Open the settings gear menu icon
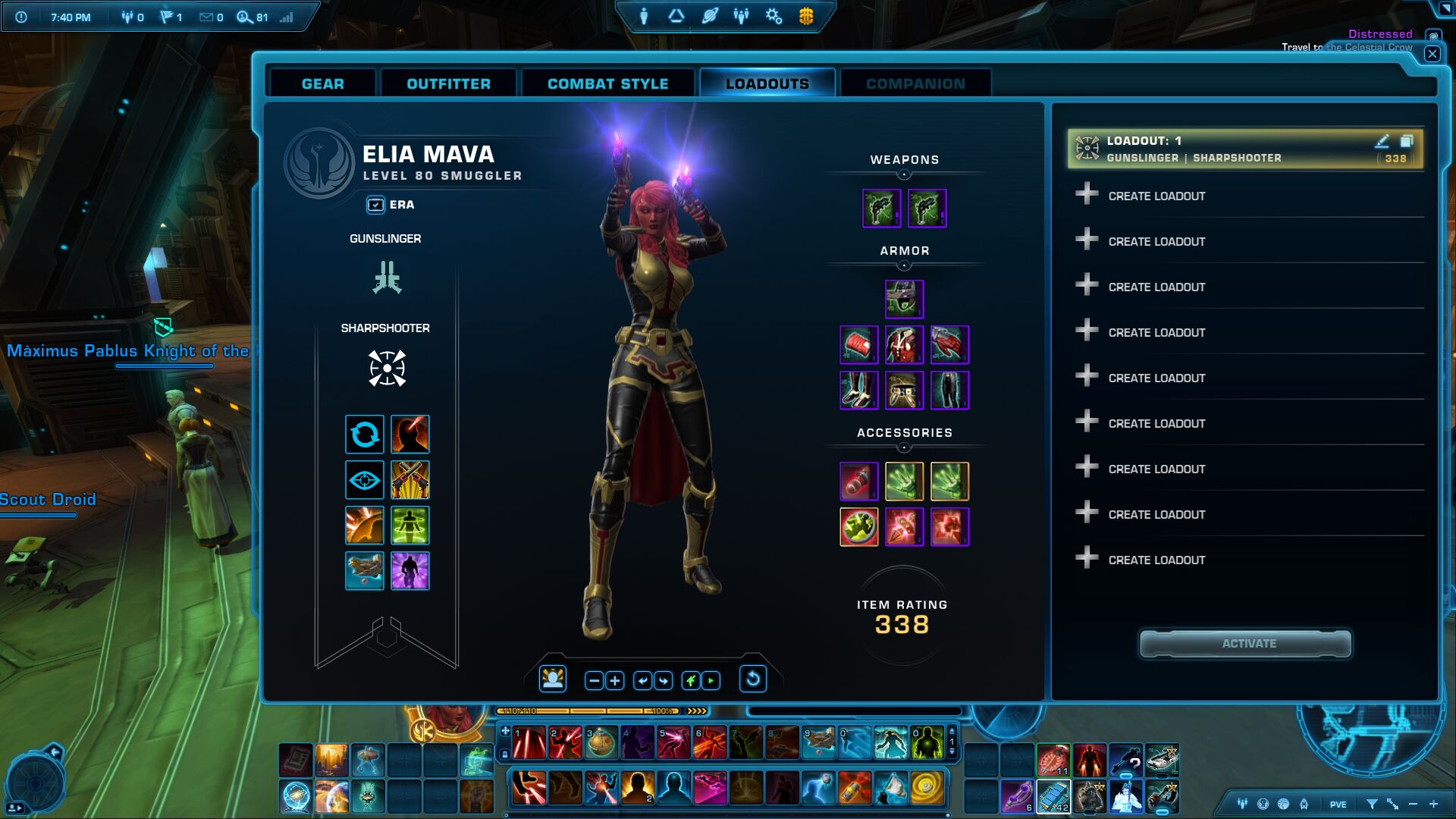 tap(773, 16)
